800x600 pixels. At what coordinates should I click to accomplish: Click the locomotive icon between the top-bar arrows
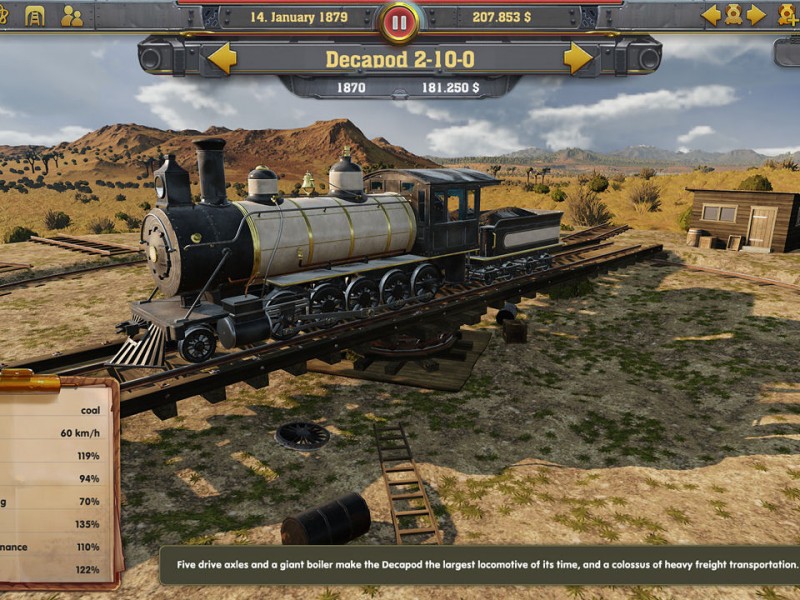(x=734, y=15)
